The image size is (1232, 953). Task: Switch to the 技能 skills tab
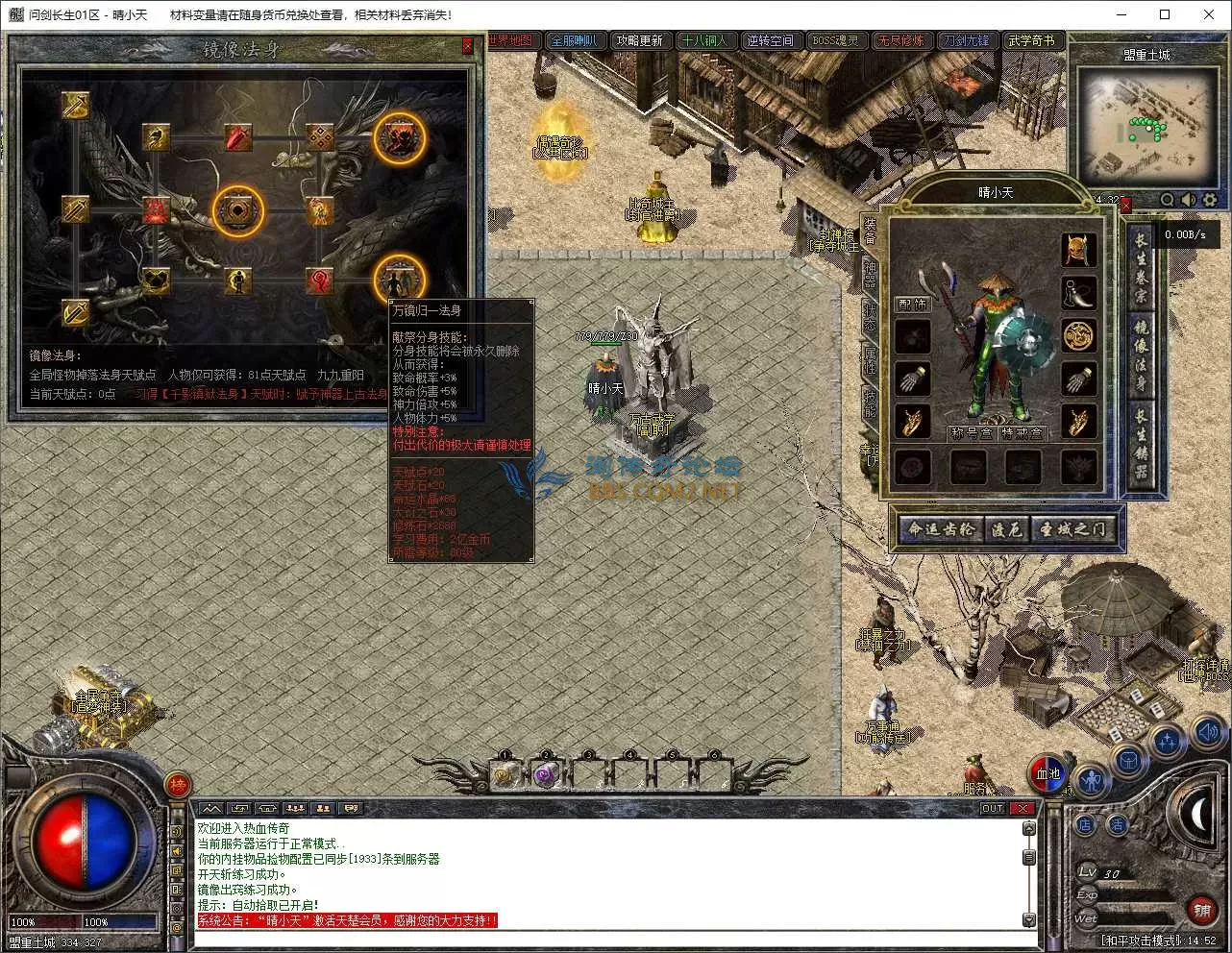(870, 401)
